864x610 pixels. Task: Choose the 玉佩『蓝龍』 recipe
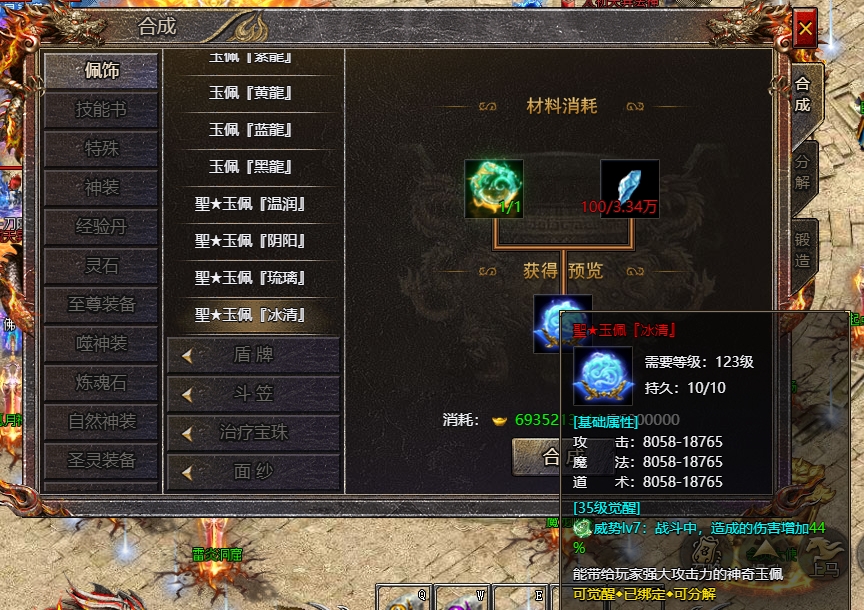coord(250,130)
